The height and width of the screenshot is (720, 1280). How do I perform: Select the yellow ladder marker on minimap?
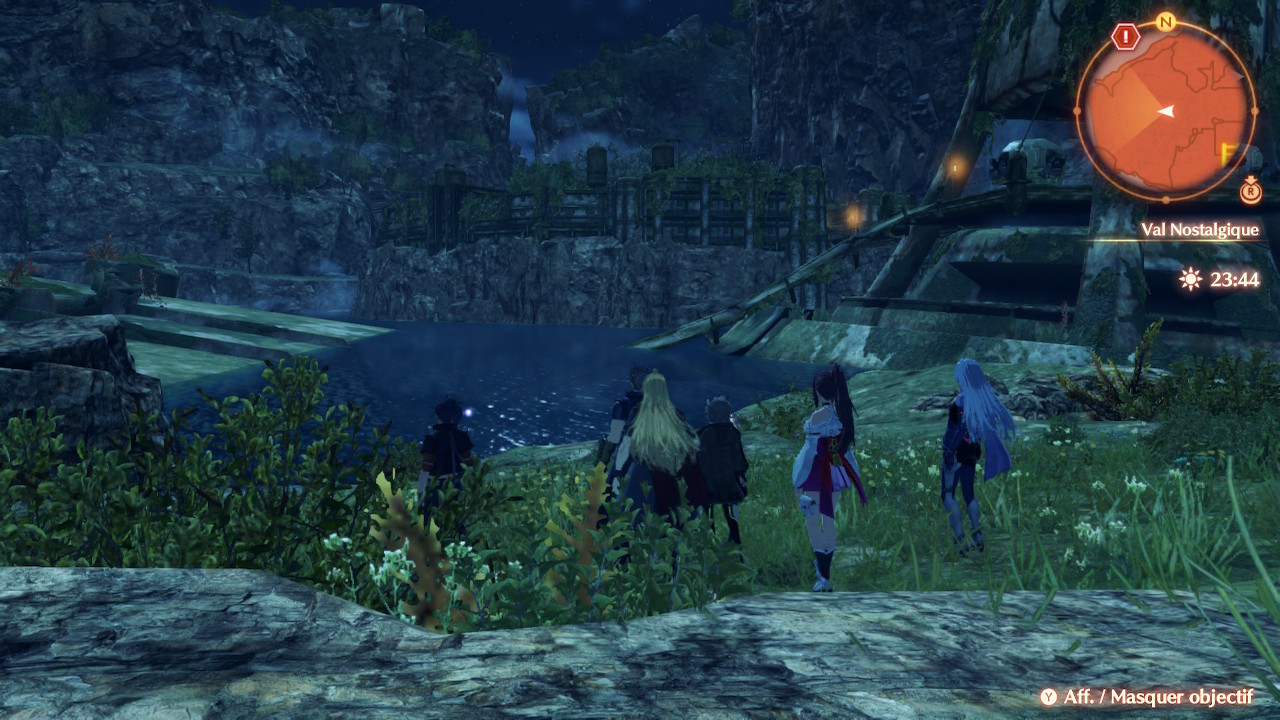point(1229,152)
